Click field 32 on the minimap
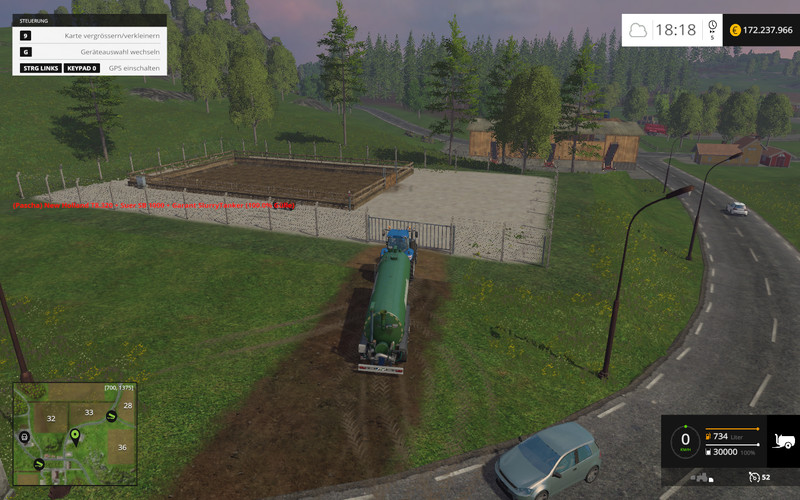Viewport: 800px width, 500px height. 49,420
